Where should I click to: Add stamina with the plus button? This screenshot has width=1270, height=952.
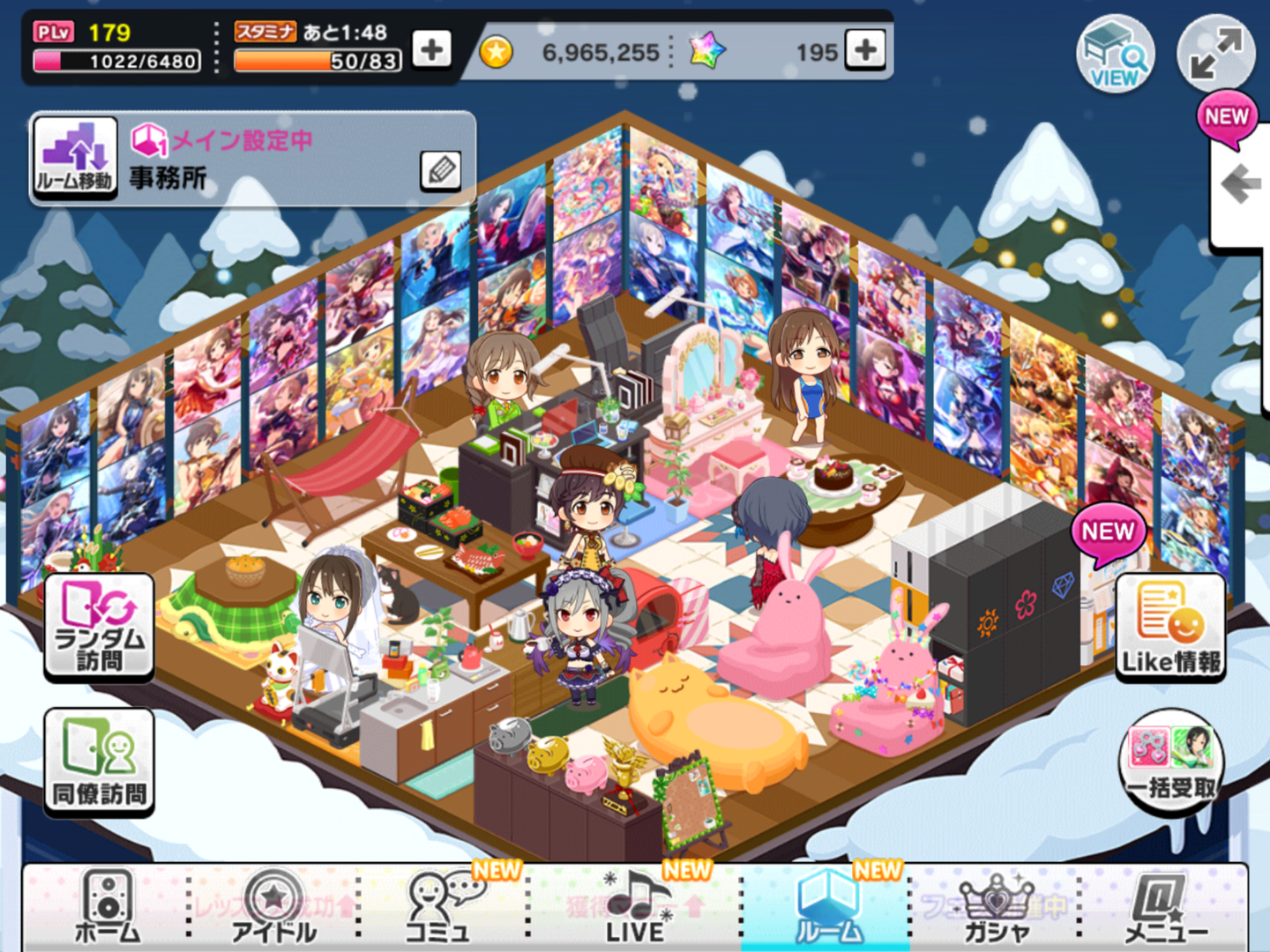[432, 49]
